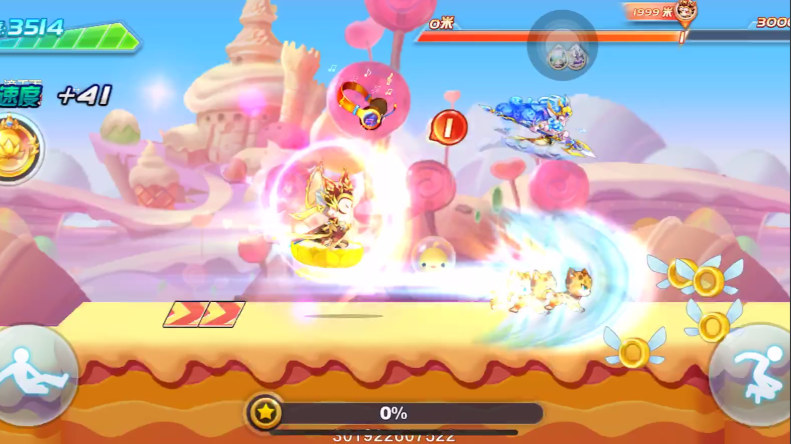Use the twin pet egg bubble item
791x444 pixels.
[x=563, y=45]
